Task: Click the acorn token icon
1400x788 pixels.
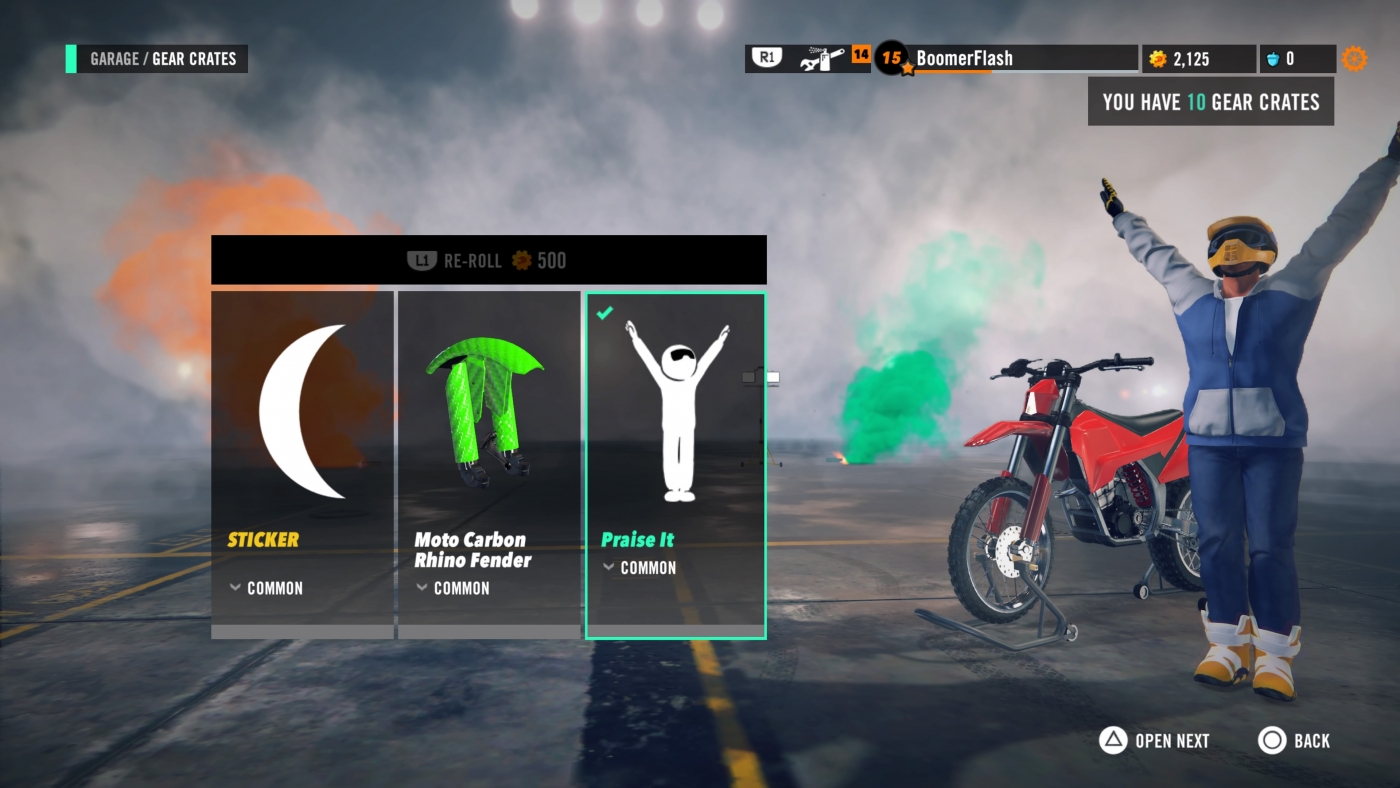Action: [1273, 58]
